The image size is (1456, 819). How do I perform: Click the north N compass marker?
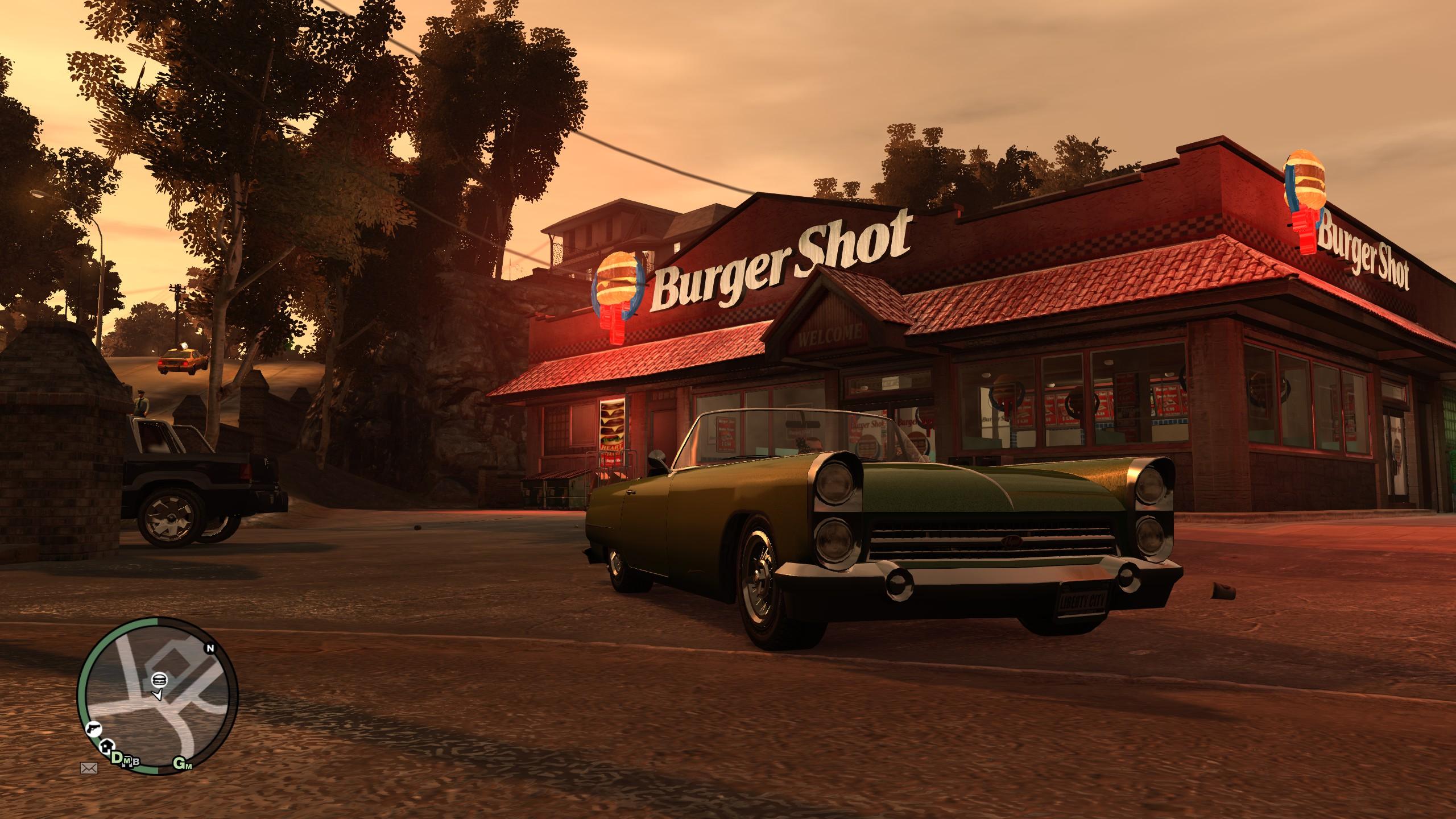coord(210,648)
